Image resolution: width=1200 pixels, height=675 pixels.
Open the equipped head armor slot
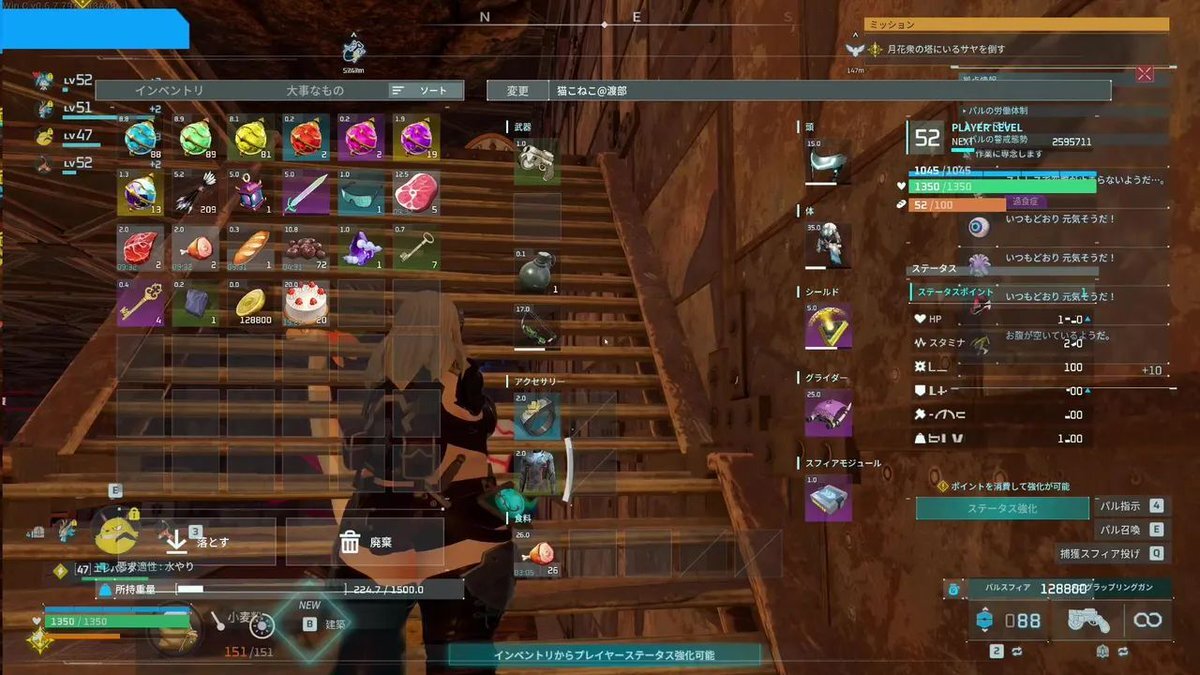pos(828,162)
